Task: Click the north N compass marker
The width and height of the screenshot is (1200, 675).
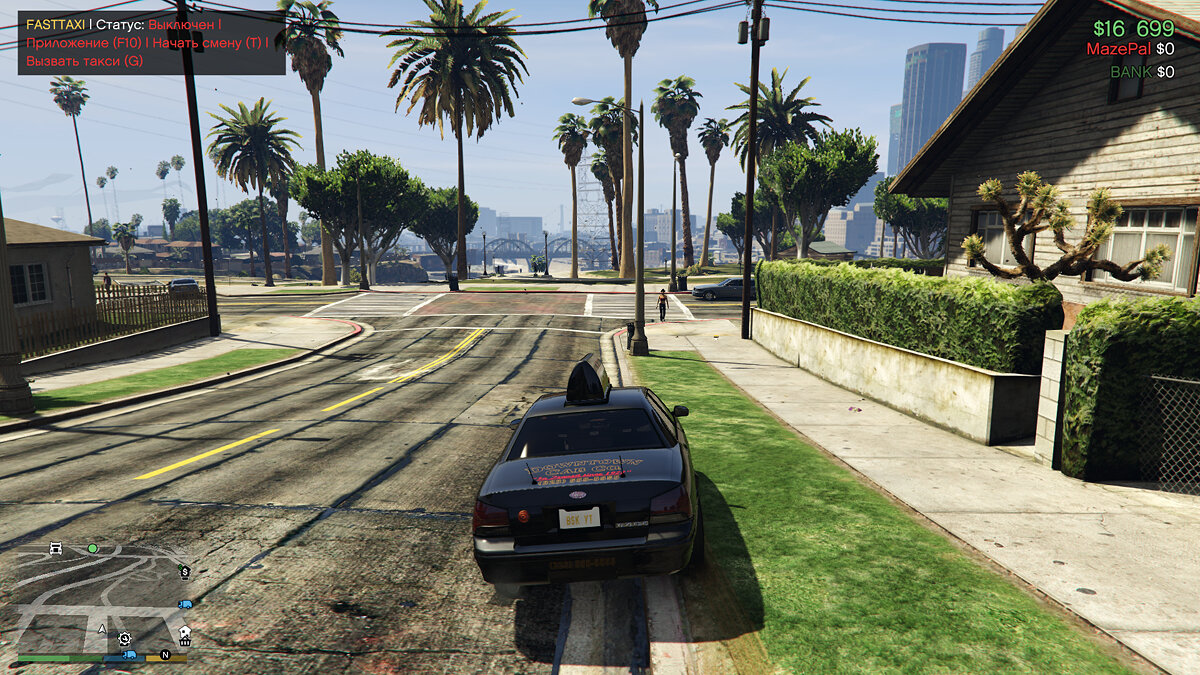Action: (x=166, y=656)
